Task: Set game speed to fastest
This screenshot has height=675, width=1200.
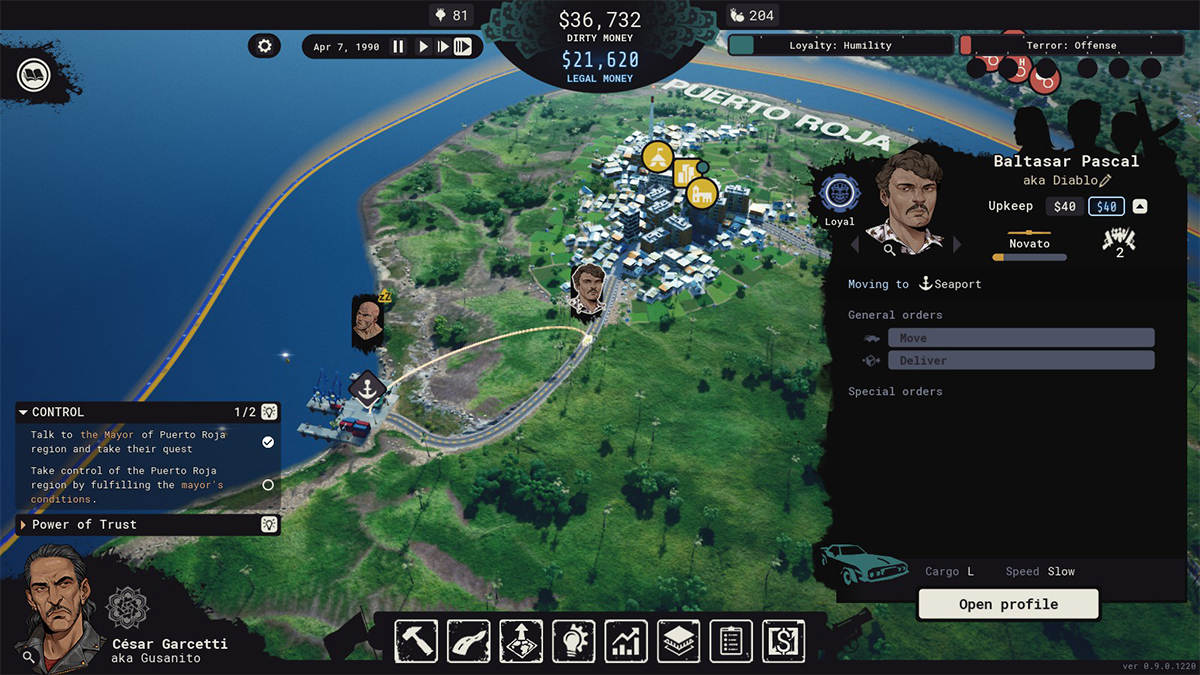Action: pyautogui.click(x=462, y=47)
